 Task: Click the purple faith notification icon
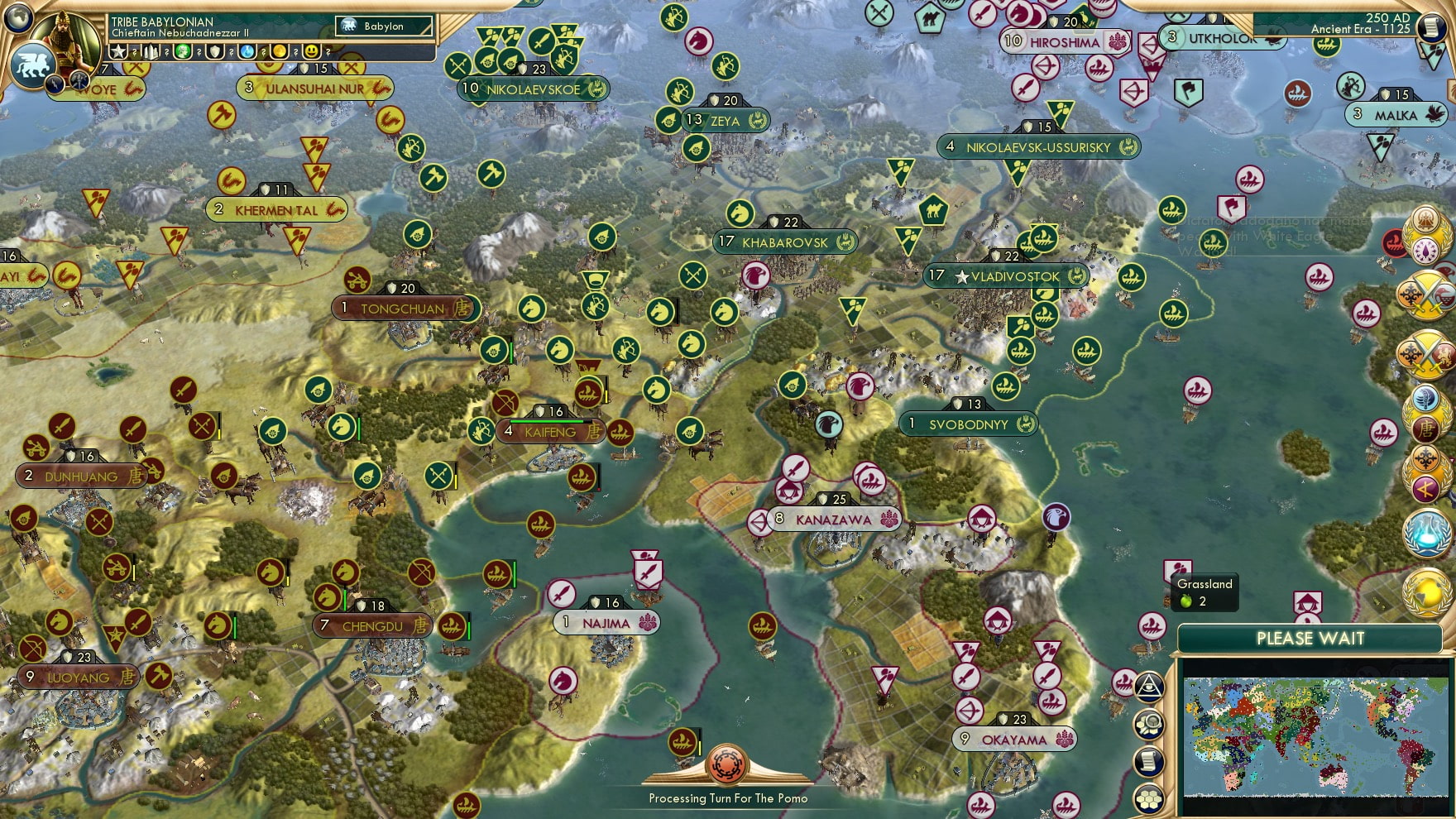[x=1425, y=251]
